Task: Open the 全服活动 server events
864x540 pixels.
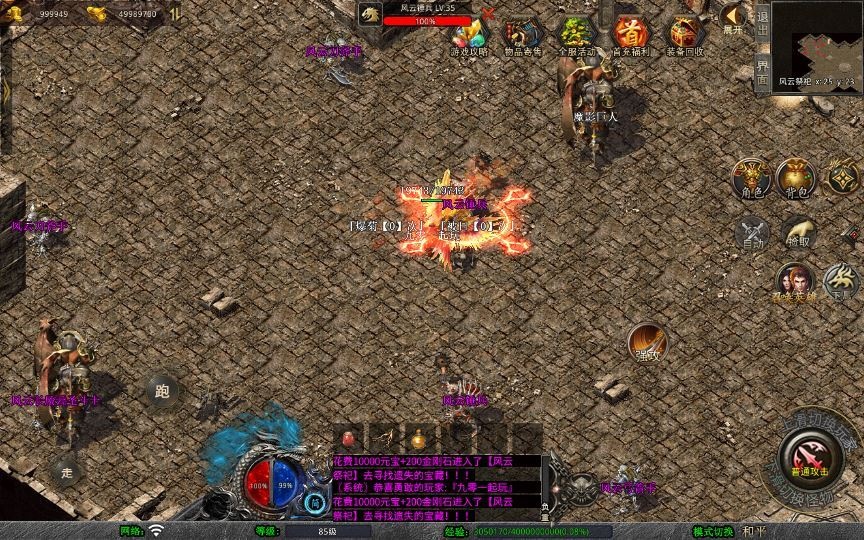Action: coord(576,35)
